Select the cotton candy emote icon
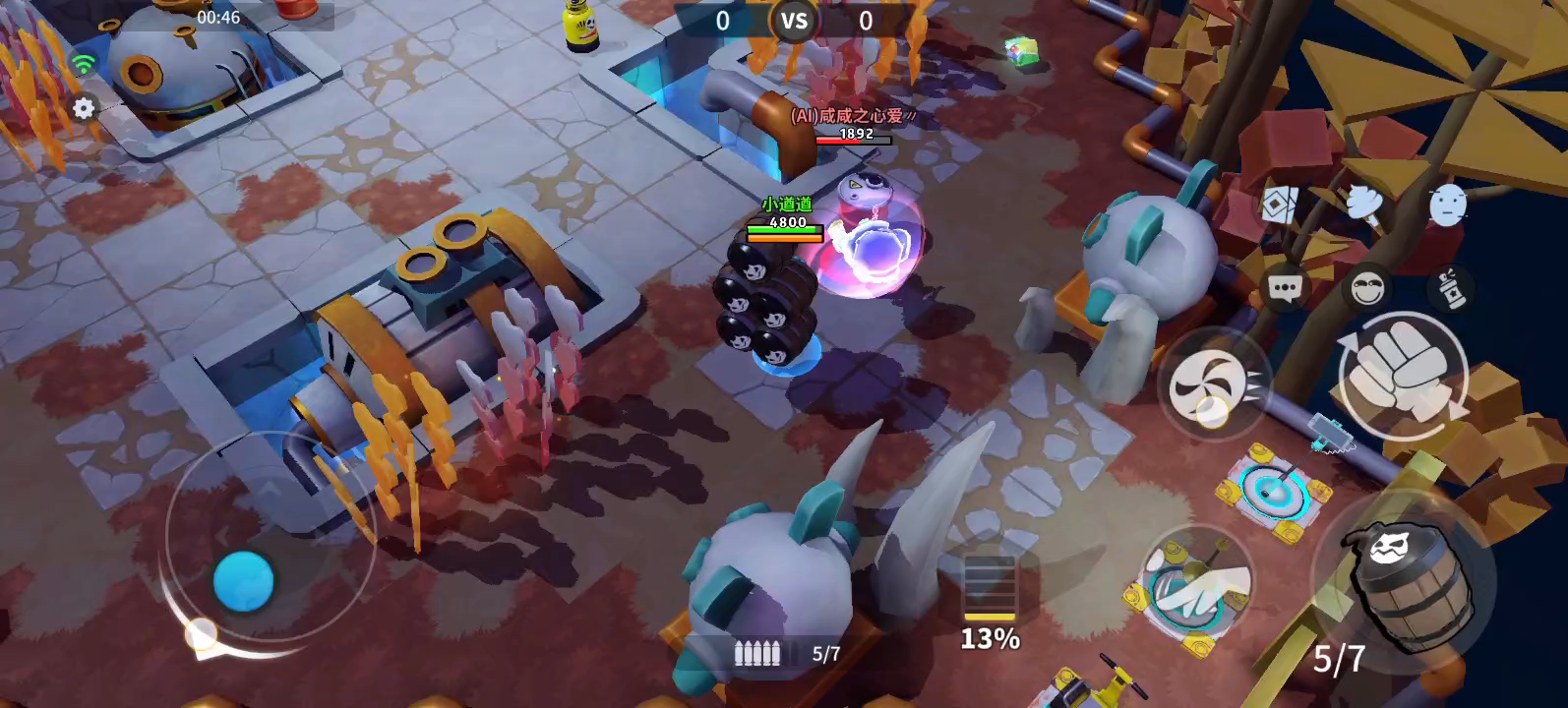 point(1362,204)
